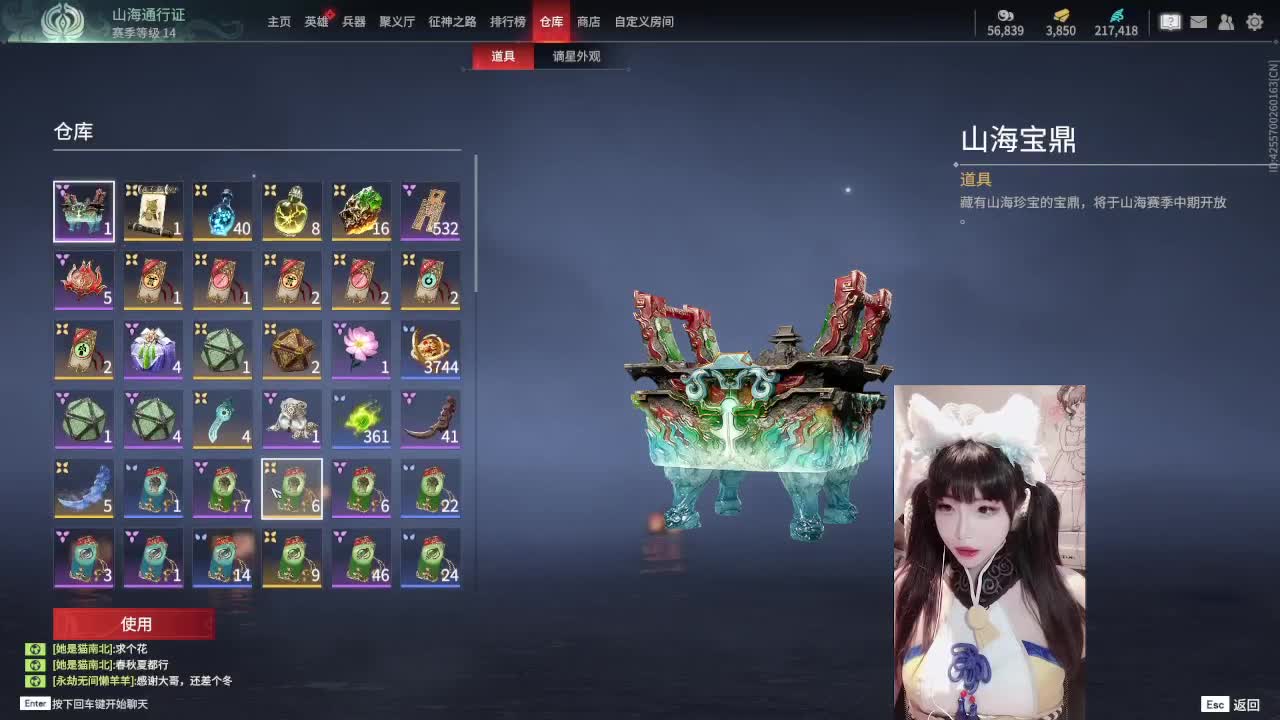Open the 排行榜 leaderboard menu
This screenshot has width=1280, height=720.
tap(510, 21)
